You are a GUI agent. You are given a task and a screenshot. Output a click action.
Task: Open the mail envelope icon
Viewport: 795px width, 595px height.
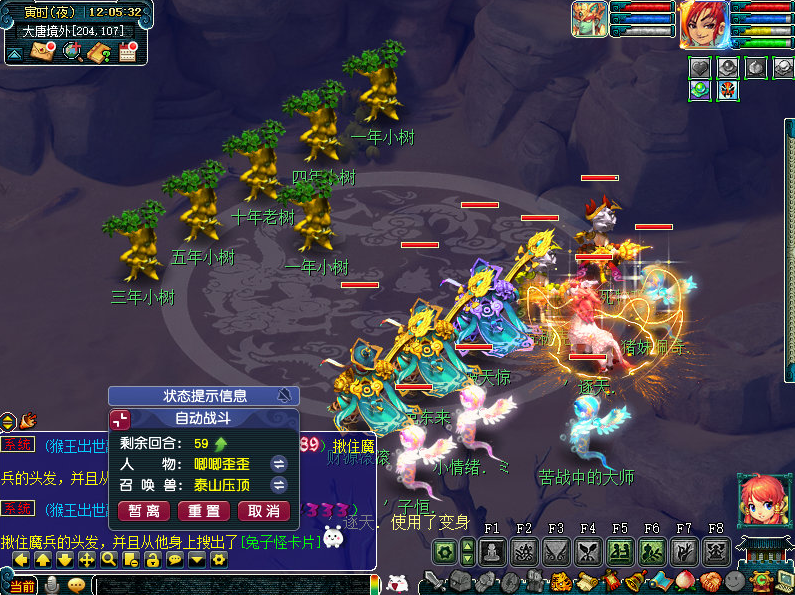coord(43,51)
